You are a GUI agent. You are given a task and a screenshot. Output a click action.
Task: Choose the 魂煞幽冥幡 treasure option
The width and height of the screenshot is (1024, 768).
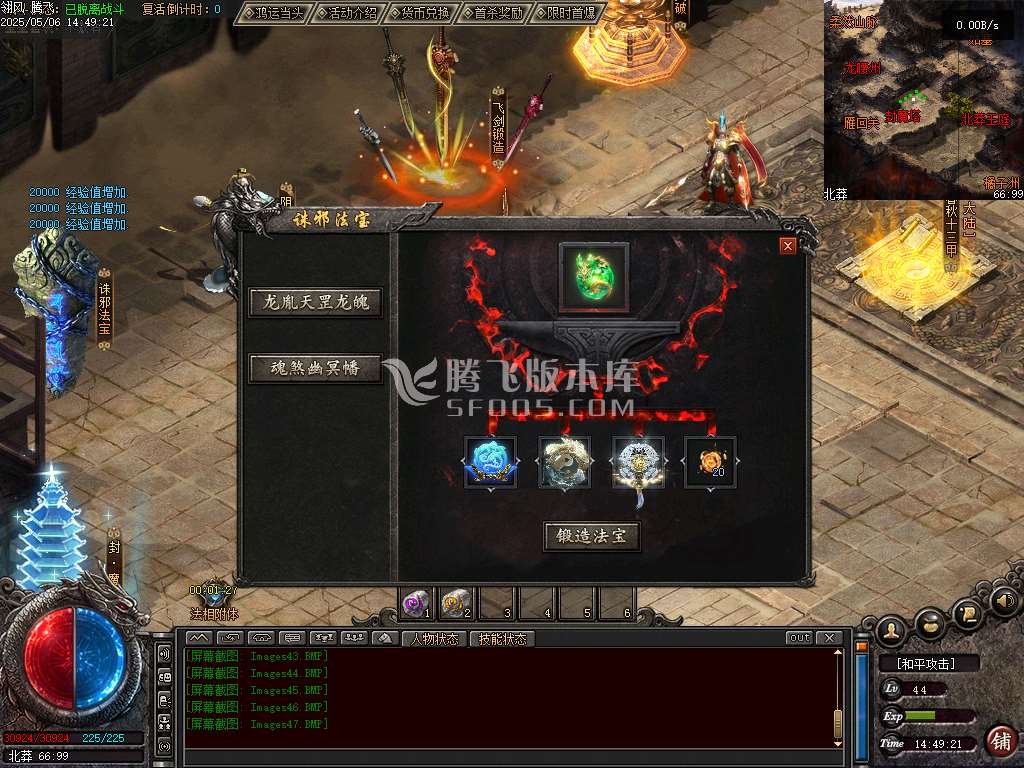(316, 368)
